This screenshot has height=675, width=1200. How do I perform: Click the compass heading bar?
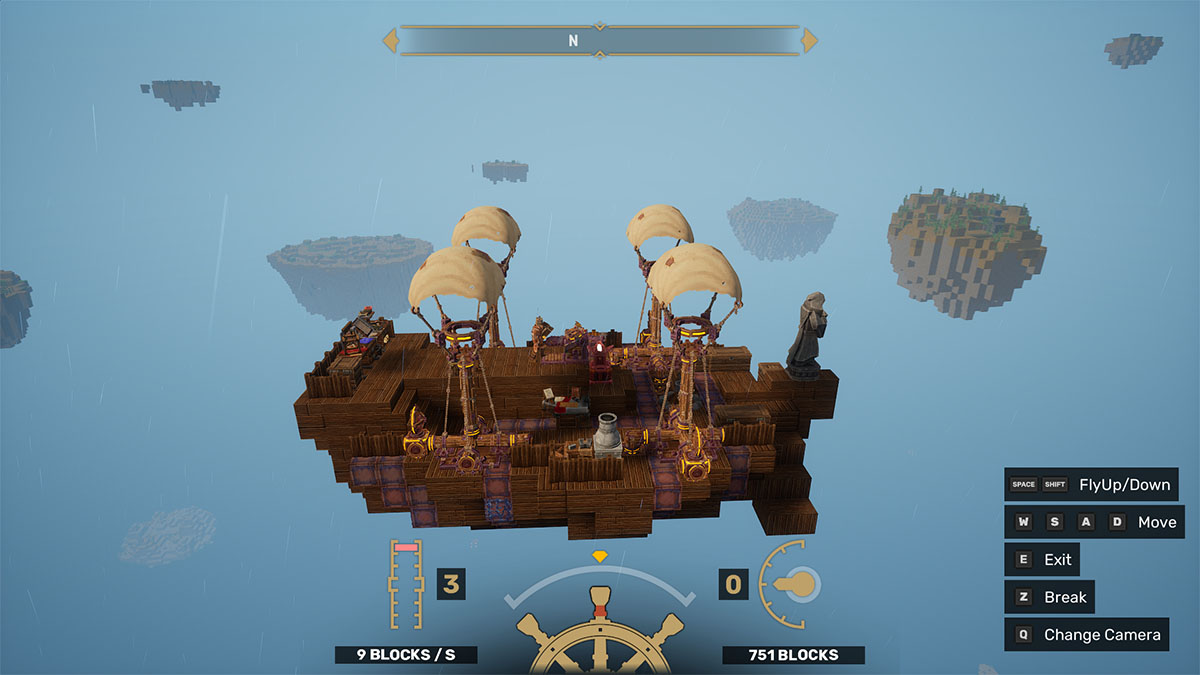(x=600, y=41)
